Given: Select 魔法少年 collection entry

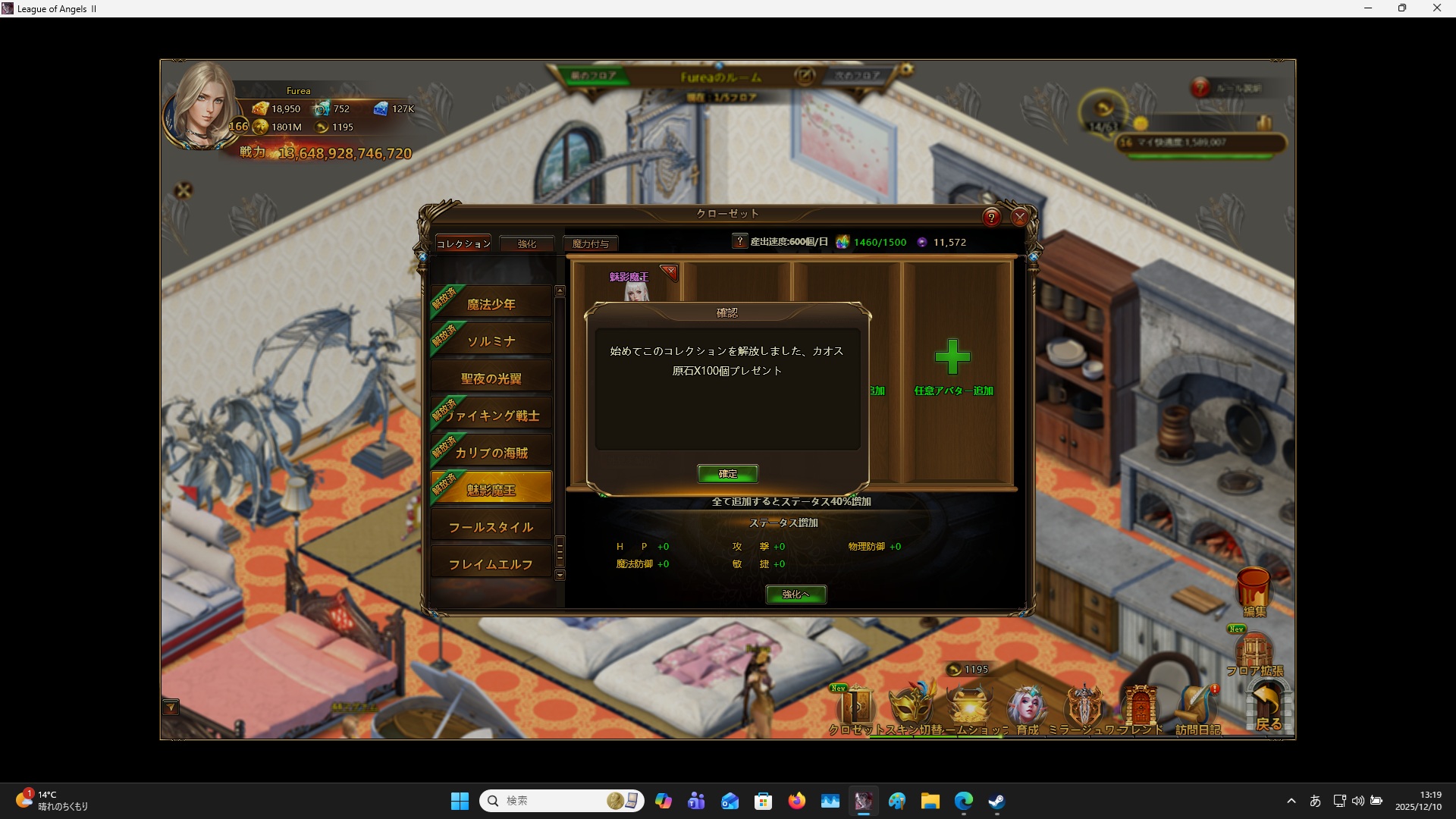Looking at the screenshot, I should pyautogui.click(x=491, y=304).
